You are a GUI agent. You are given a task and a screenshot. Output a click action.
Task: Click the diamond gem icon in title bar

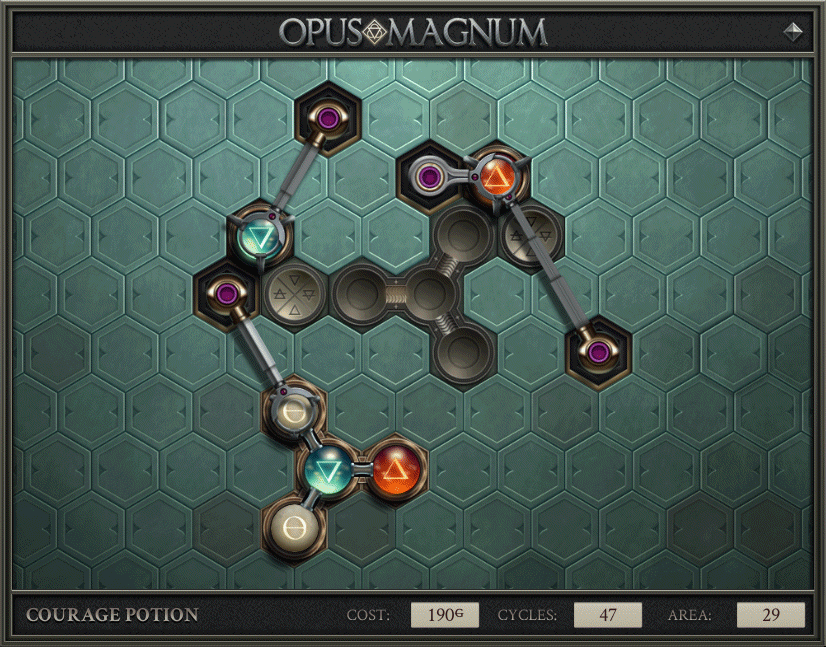(793, 32)
